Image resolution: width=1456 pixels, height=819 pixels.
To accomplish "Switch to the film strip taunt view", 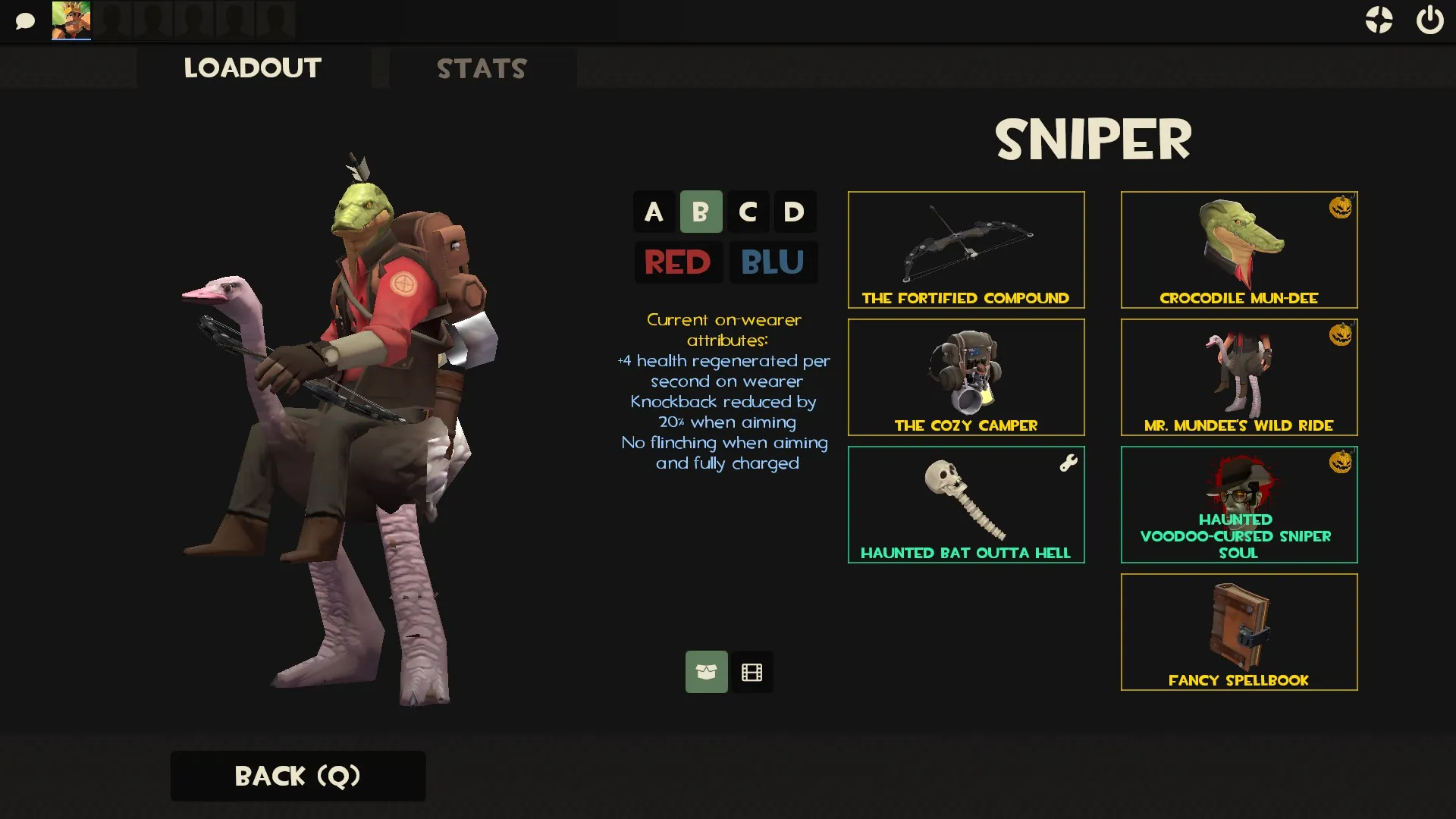I will click(x=752, y=672).
